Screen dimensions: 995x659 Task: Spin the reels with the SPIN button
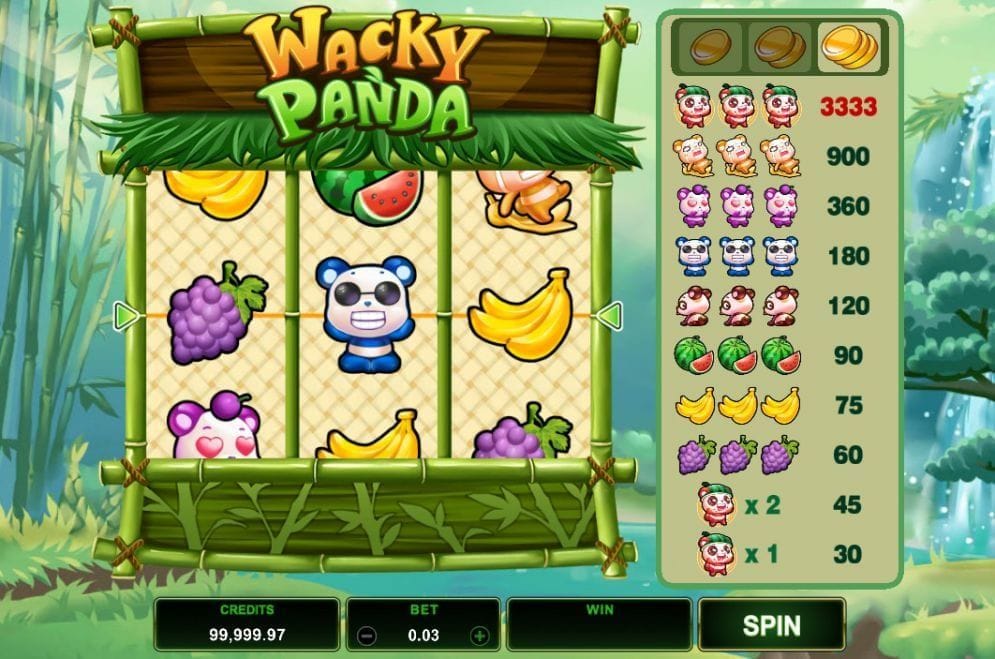click(x=771, y=625)
